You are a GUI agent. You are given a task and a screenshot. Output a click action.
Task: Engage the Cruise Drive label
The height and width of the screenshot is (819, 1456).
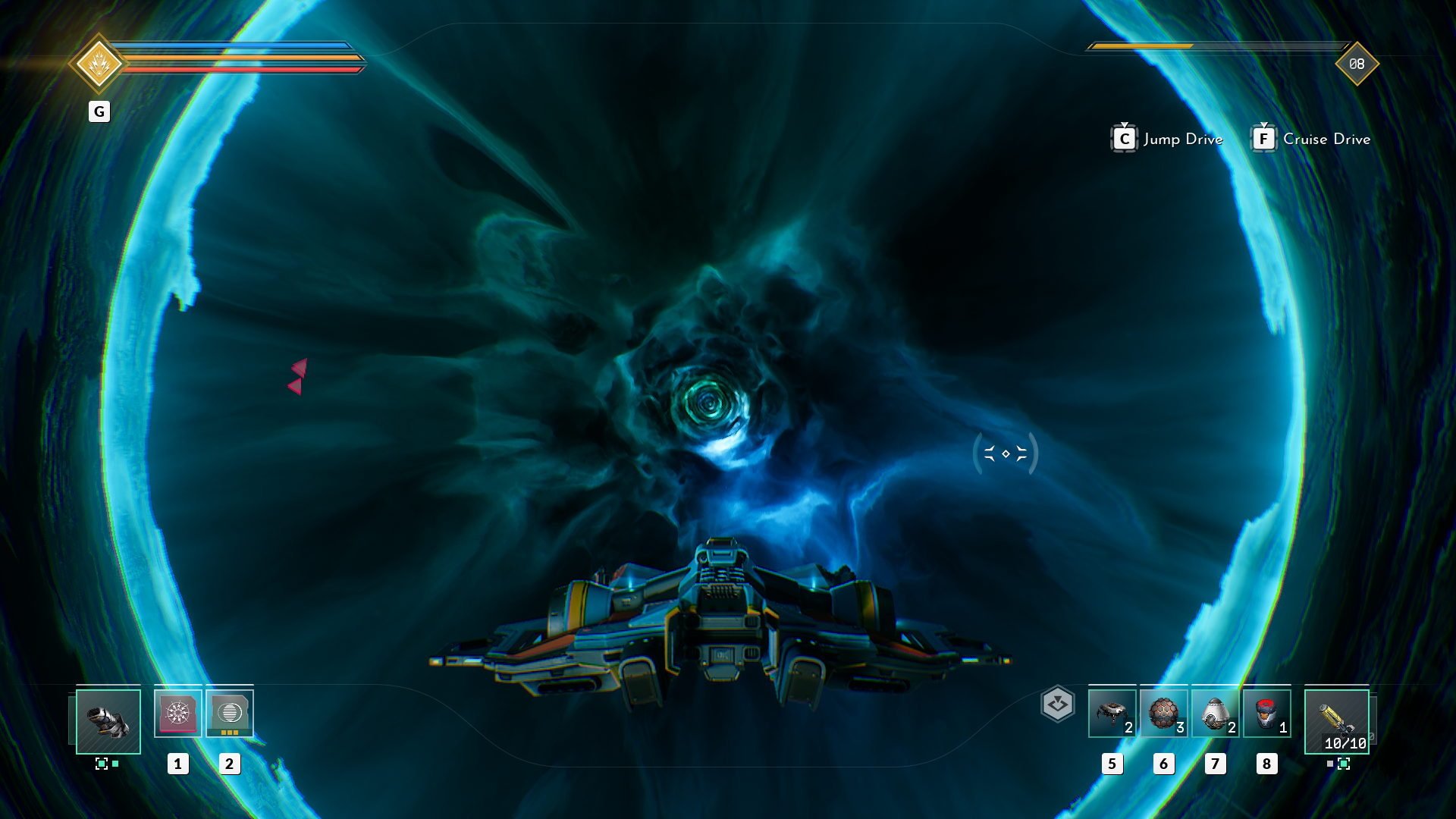click(1327, 139)
